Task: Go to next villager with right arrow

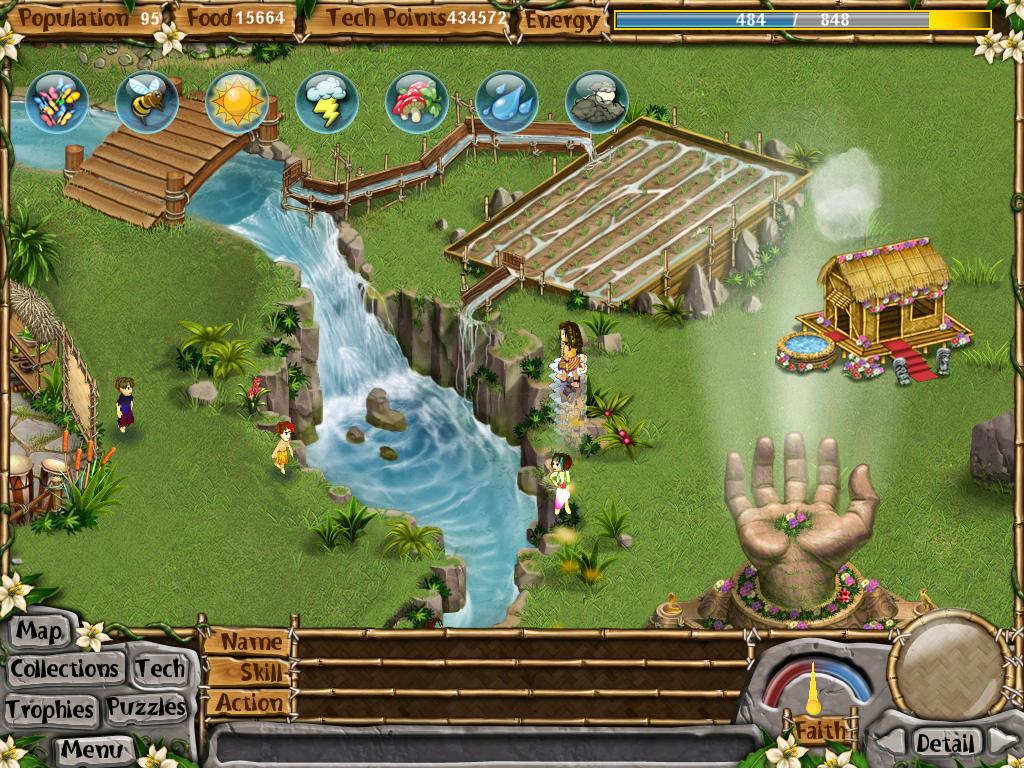Action: click(x=1002, y=741)
